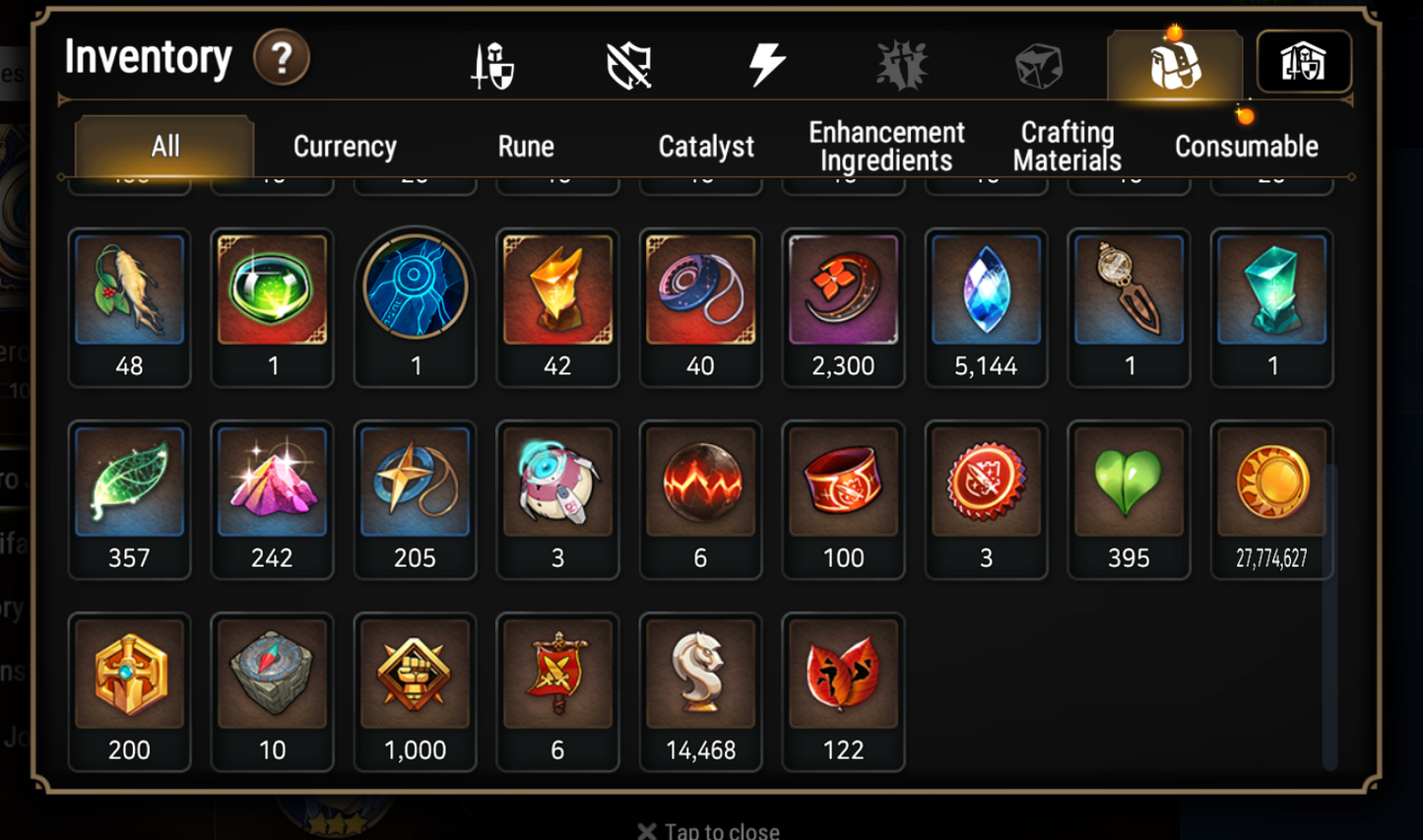Viewport: 1423px width, 840px height.
Task: Open the white chess knight item with 14,468
Action: coord(700,676)
